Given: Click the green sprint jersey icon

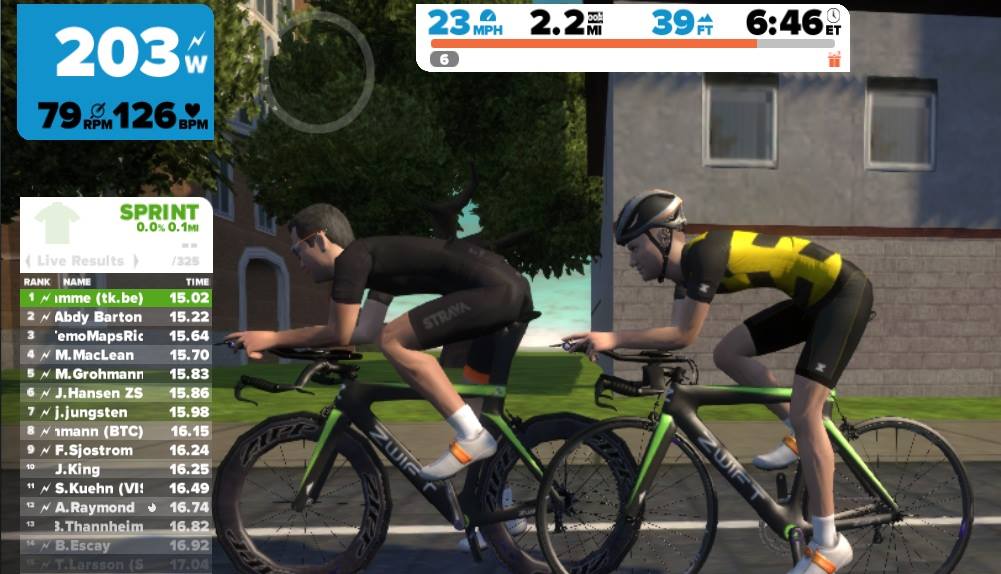Looking at the screenshot, I should click(x=56, y=223).
